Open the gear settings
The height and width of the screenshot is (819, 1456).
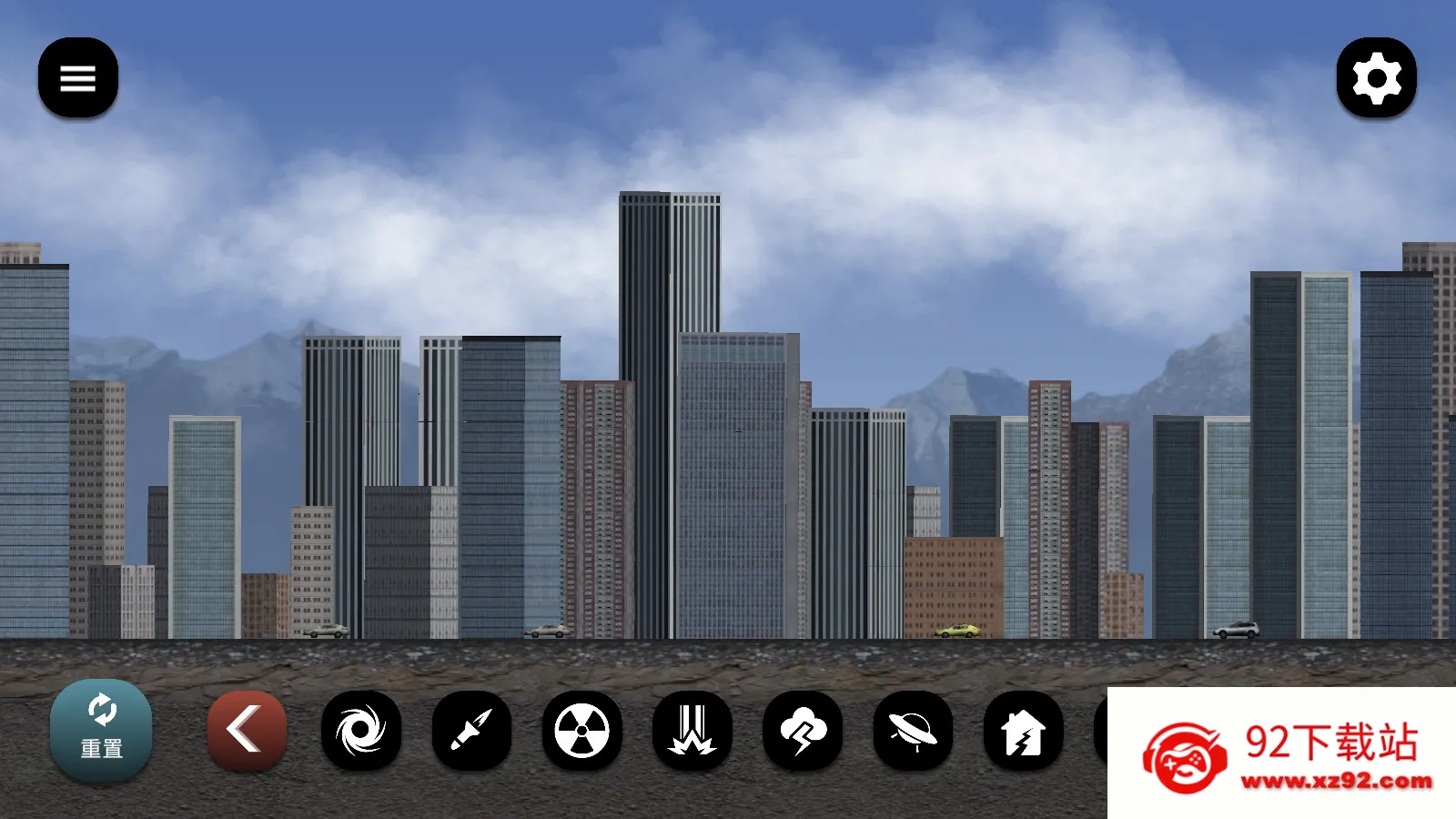(1376, 78)
